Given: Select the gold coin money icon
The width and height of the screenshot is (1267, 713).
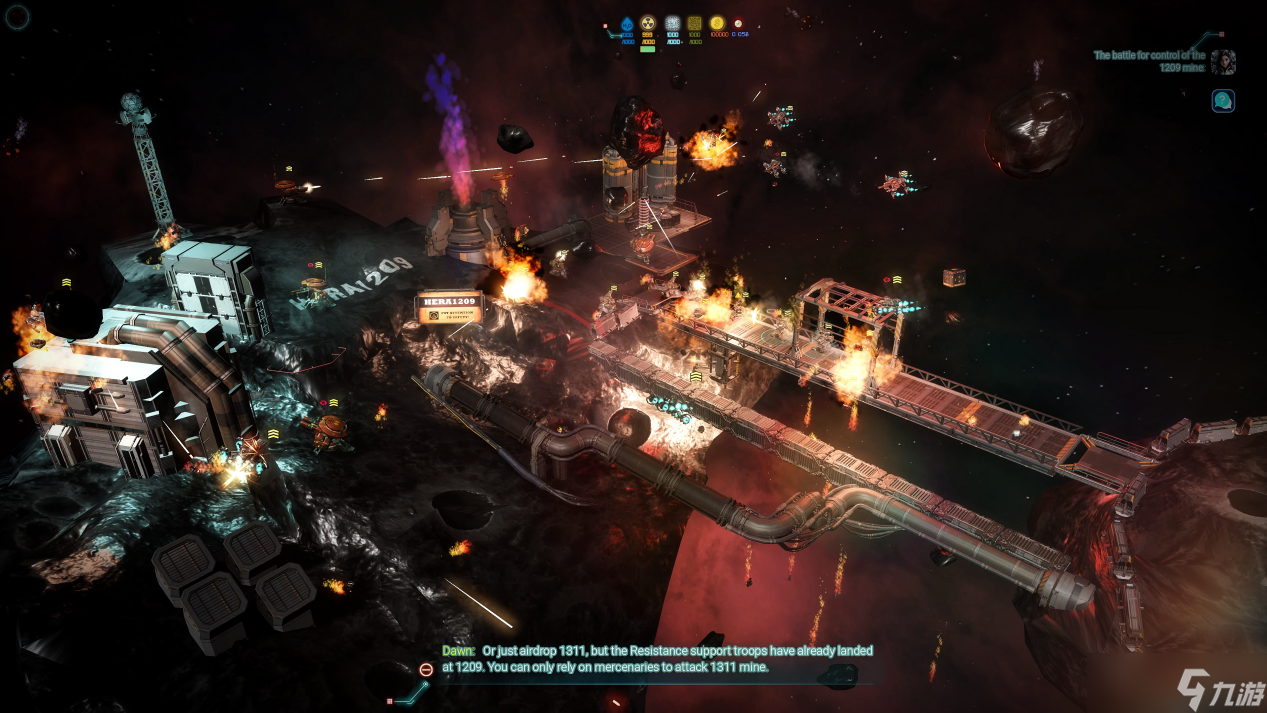Looking at the screenshot, I should point(717,24).
